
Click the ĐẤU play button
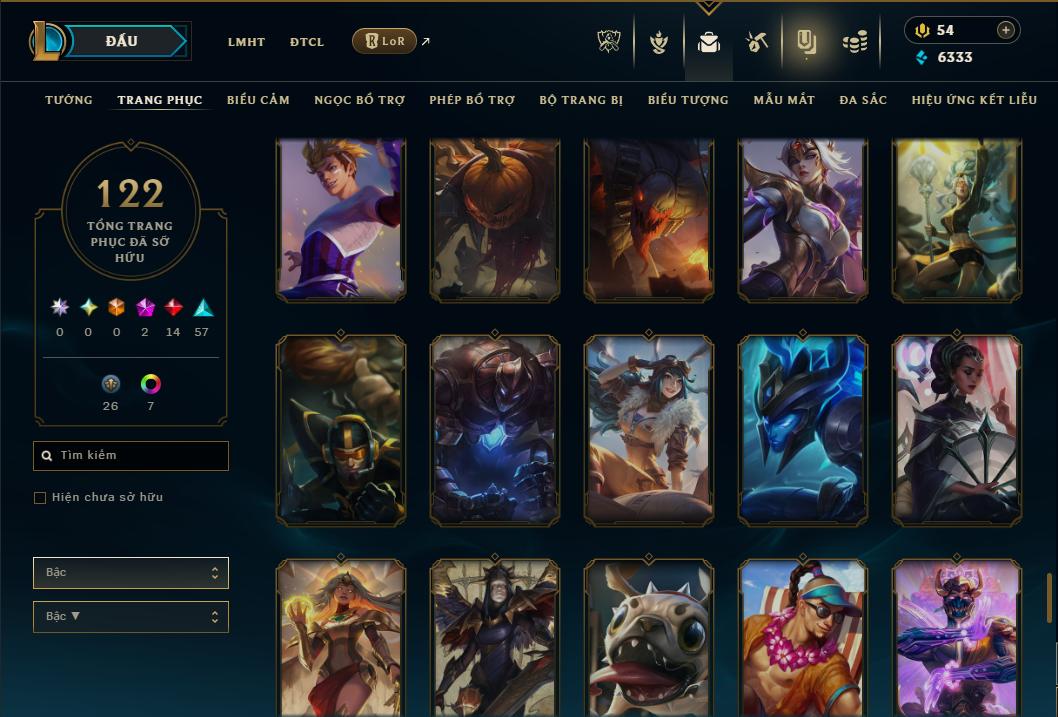pos(122,41)
